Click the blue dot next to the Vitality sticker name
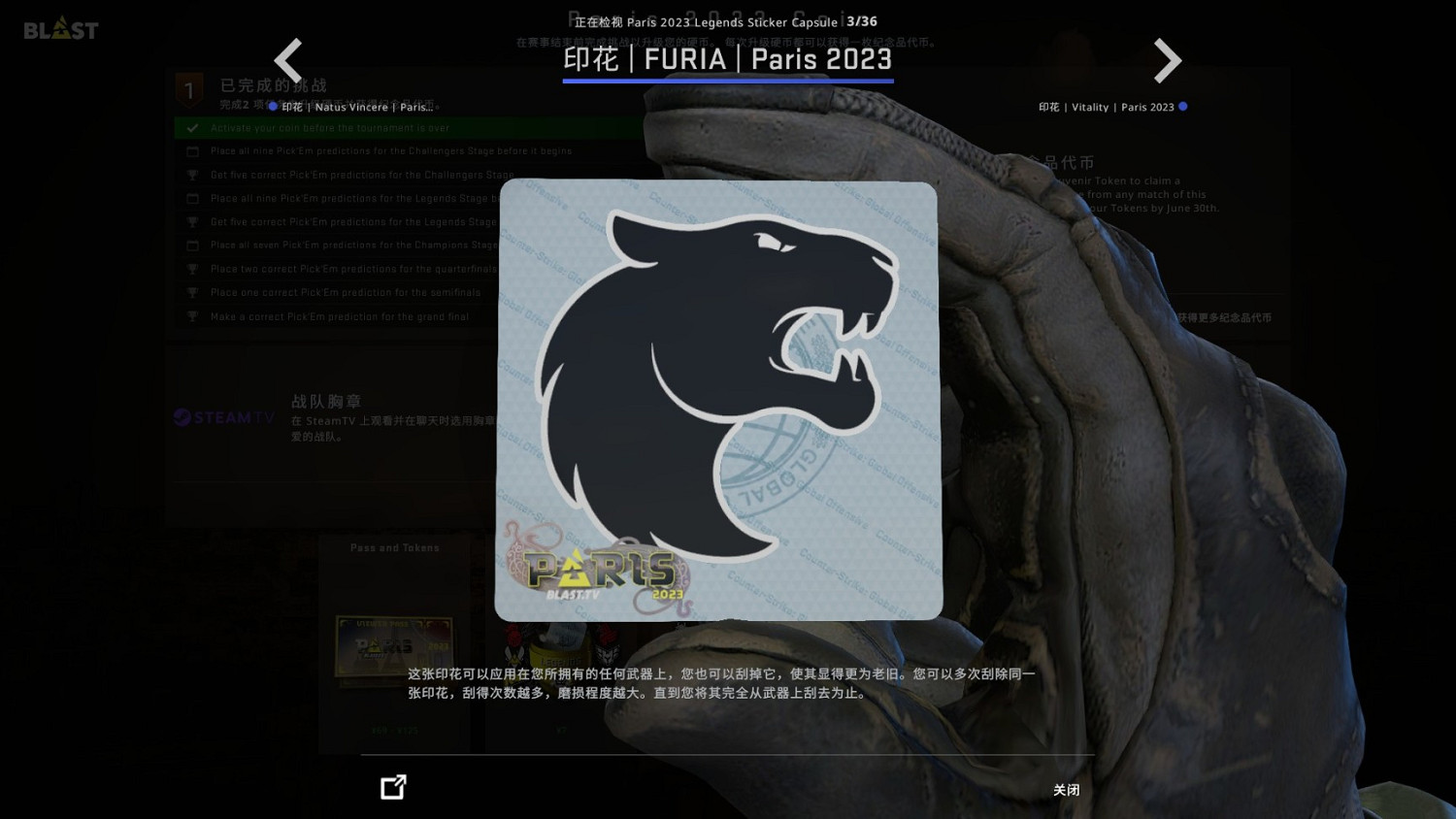 [x=1183, y=107]
